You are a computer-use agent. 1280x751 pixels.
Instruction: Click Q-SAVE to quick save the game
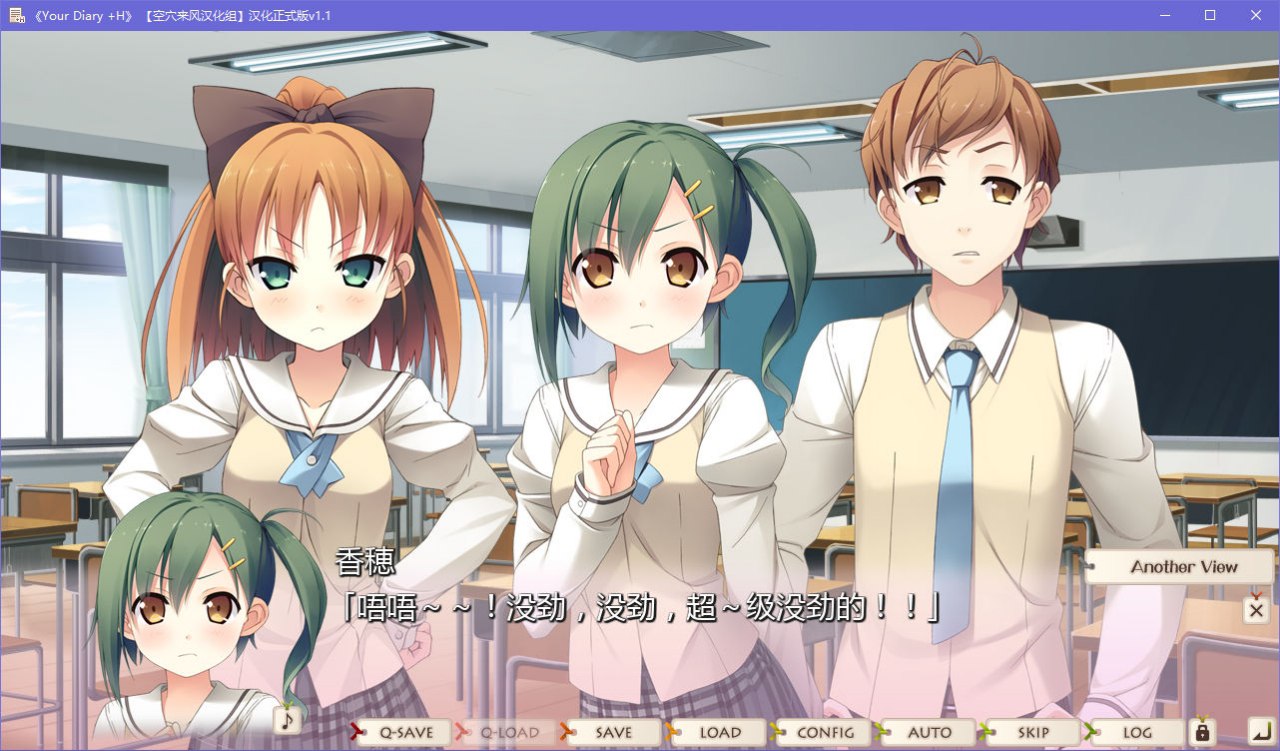tap(403, 732)
